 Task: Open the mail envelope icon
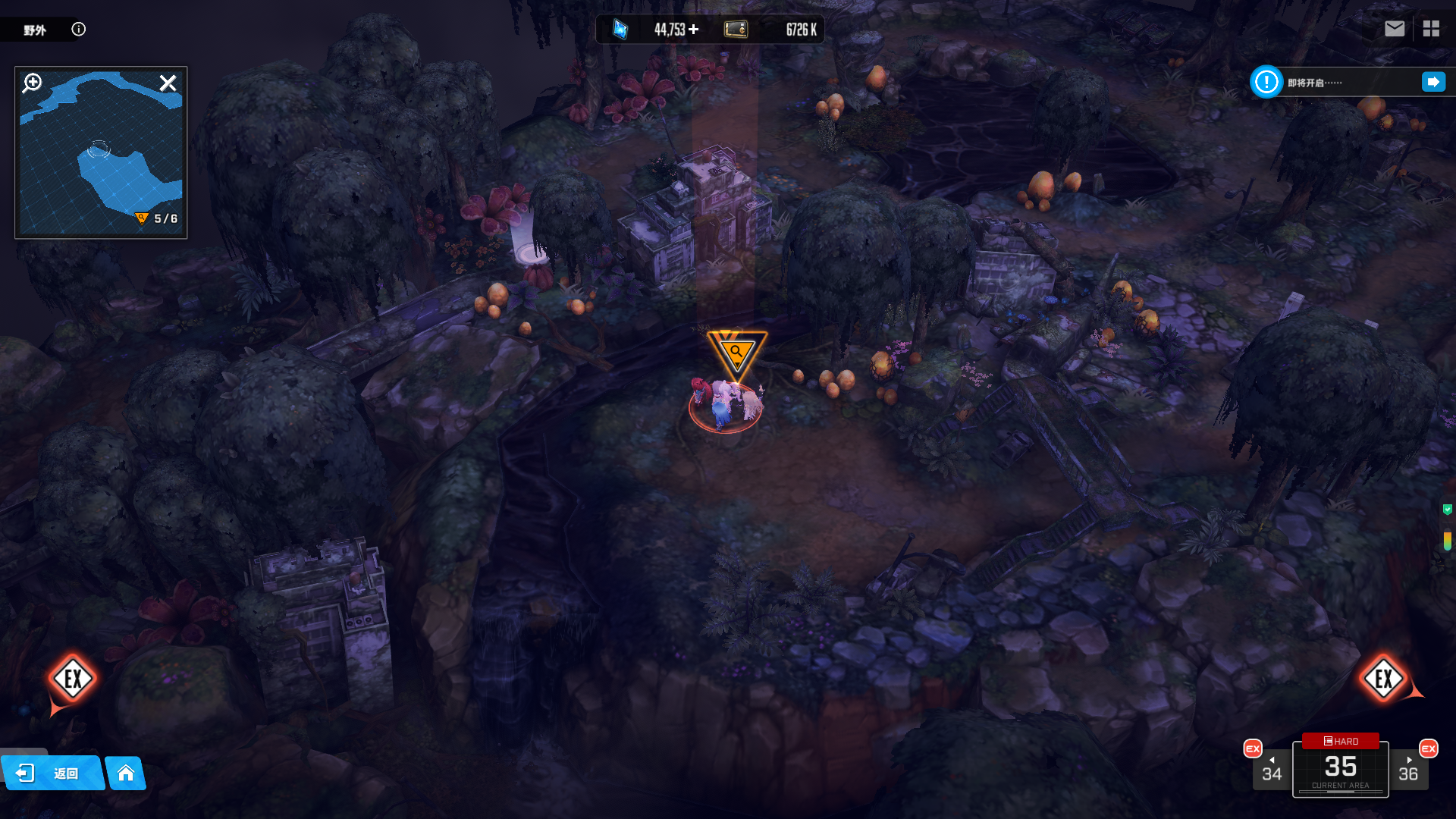[1394, 29]
